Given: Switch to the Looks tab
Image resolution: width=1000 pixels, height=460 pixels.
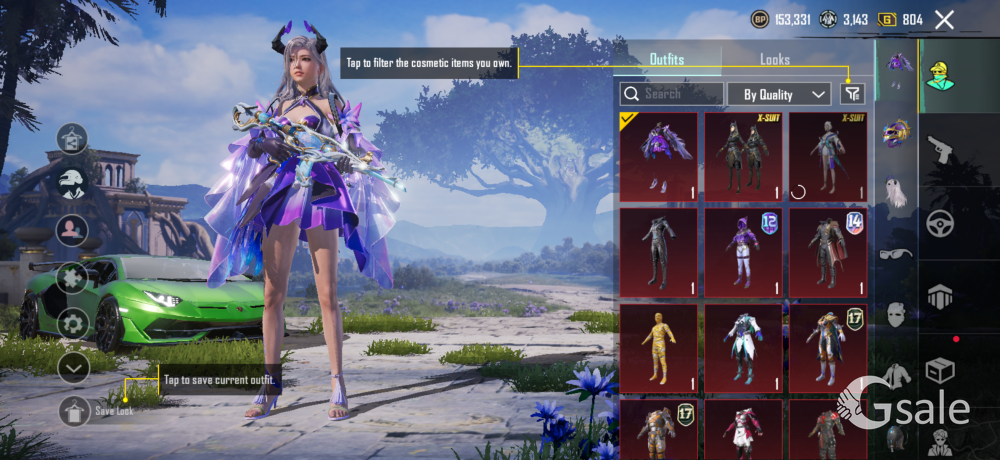Looking at the screenshot, I should [x=774, y=60].
